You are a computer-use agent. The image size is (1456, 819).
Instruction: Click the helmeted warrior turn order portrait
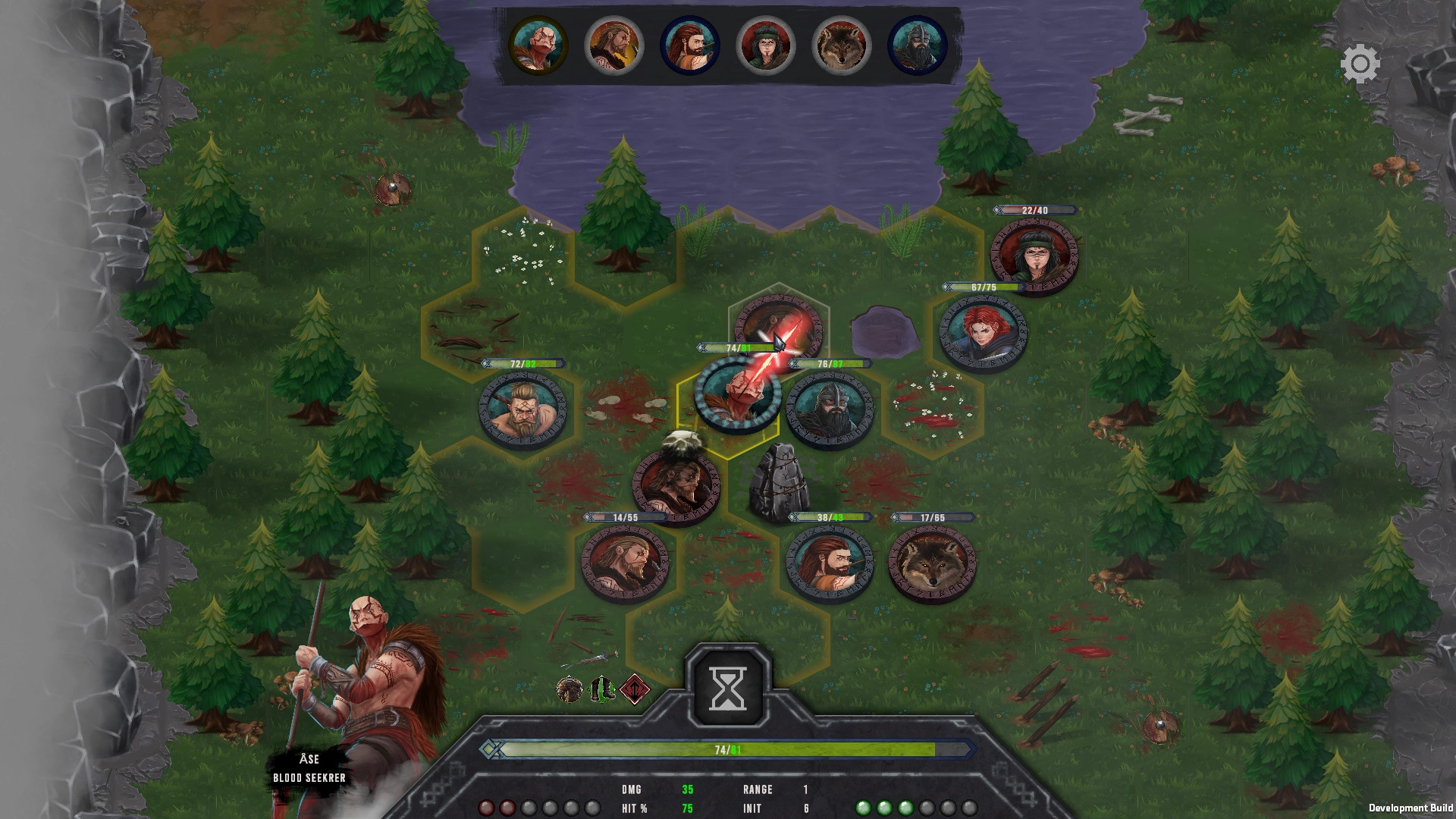click(x=918, y=45)
